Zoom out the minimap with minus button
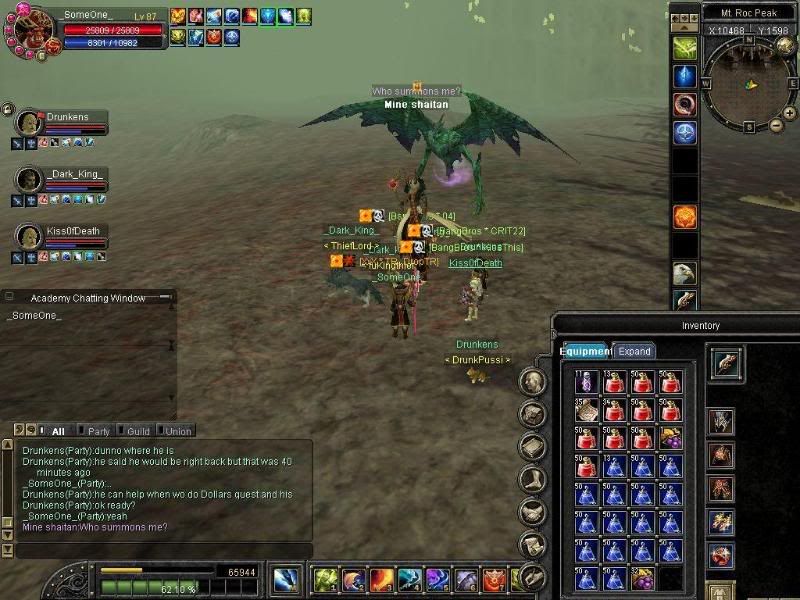Screen dimensions: 800x600 click(776, 125)
